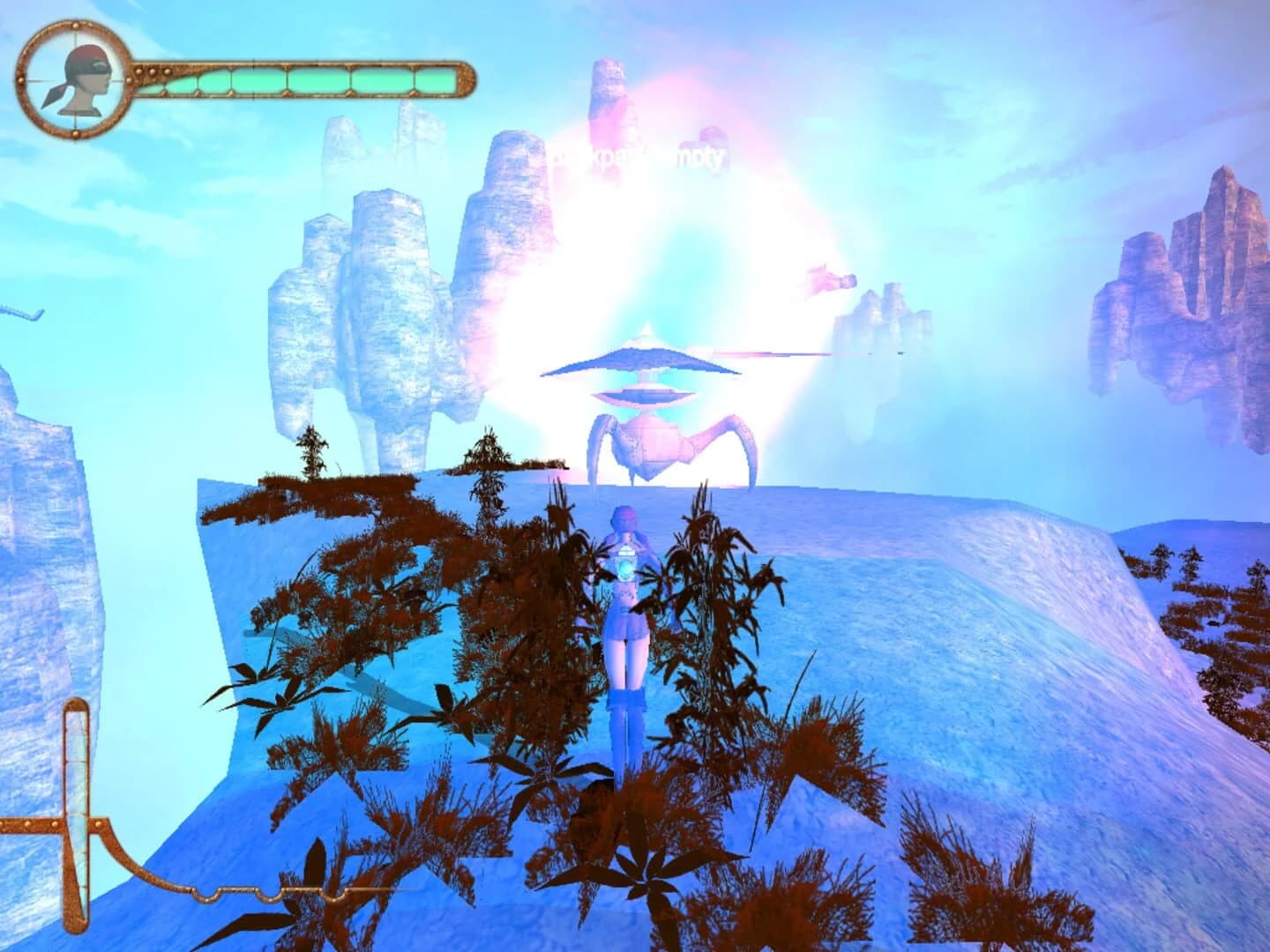1270x952 pixels.
Task: Click the second notch slot on the bottom rail
Action: coord(267,895)
